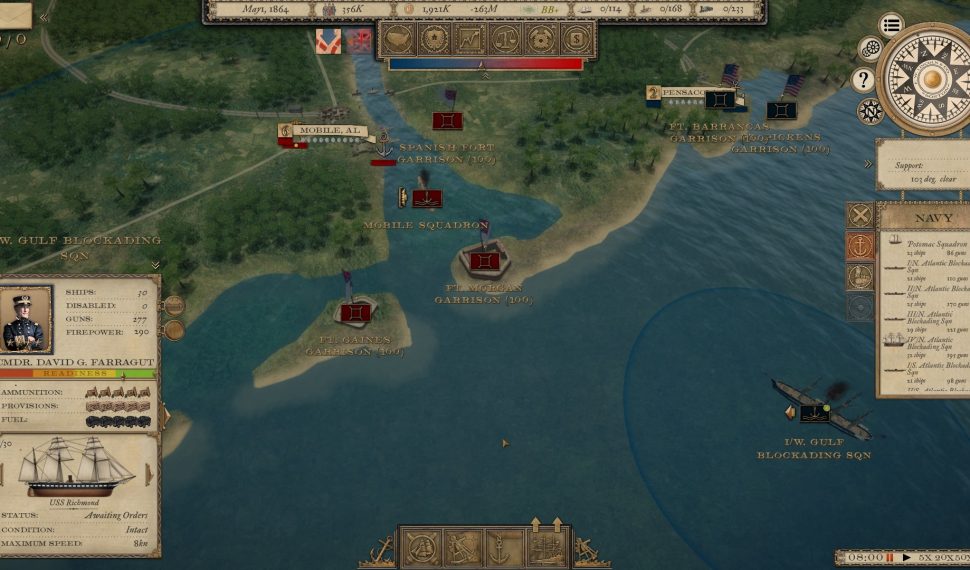Resume time with the play arrow

906,557
